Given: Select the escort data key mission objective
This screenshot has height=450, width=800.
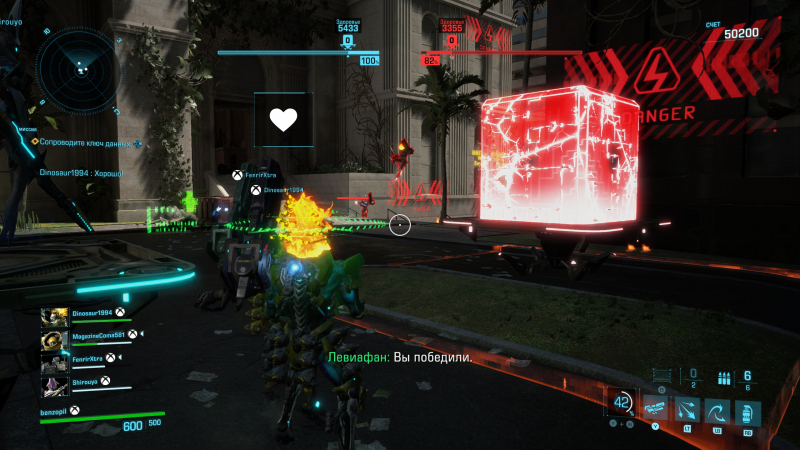Looking at the screenshot, I should click(88, 143).
